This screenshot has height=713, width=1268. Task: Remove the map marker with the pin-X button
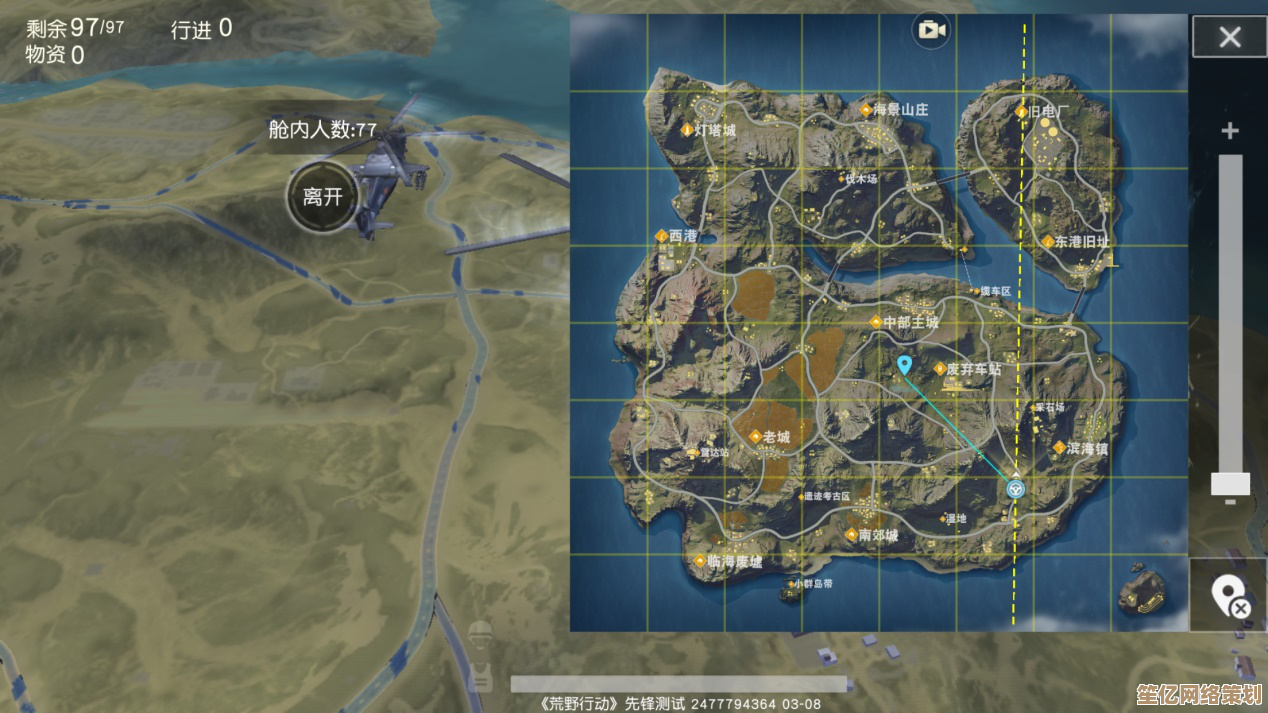(1229, 597)
